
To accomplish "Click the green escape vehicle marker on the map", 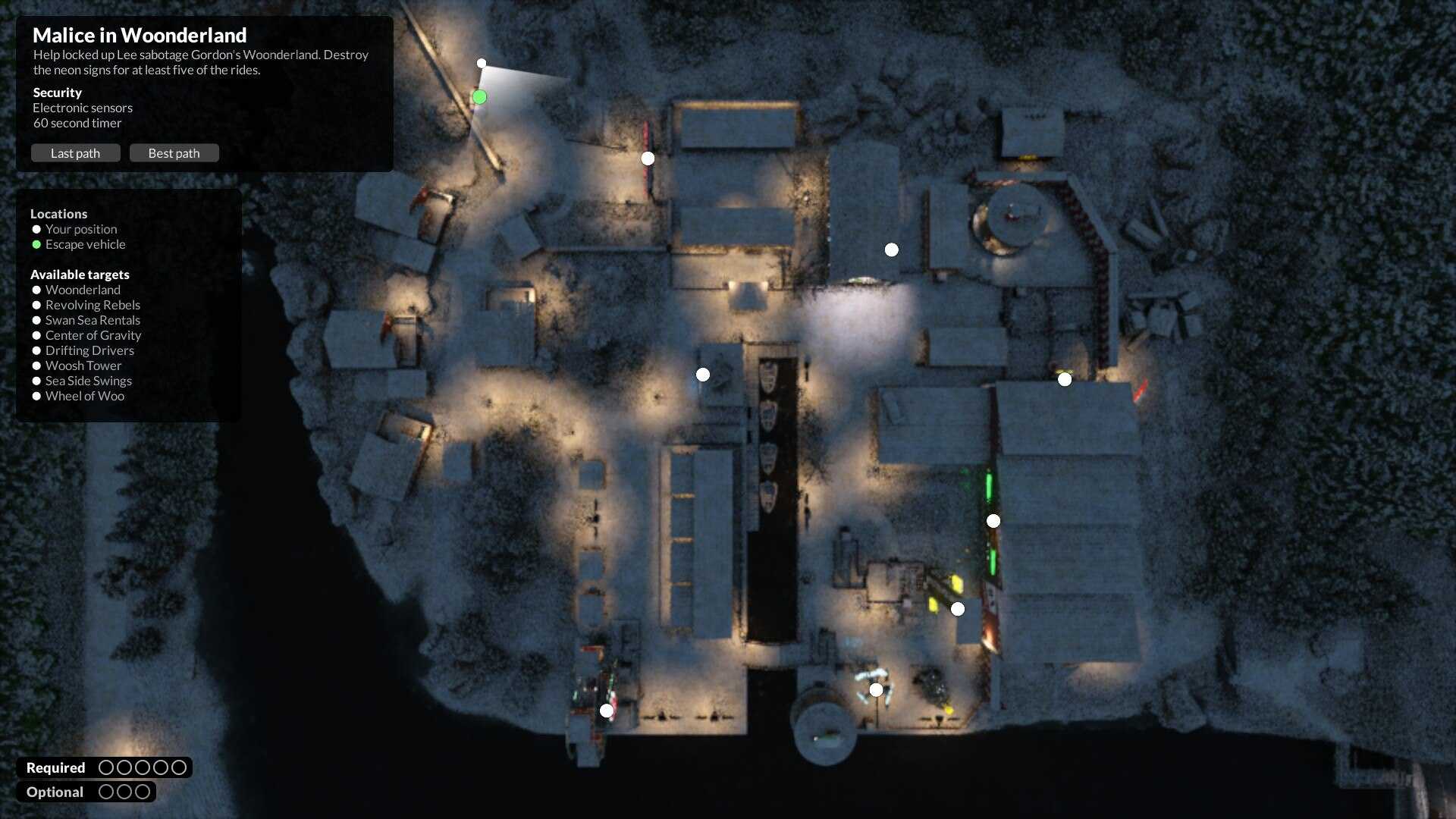I will 479,97.
